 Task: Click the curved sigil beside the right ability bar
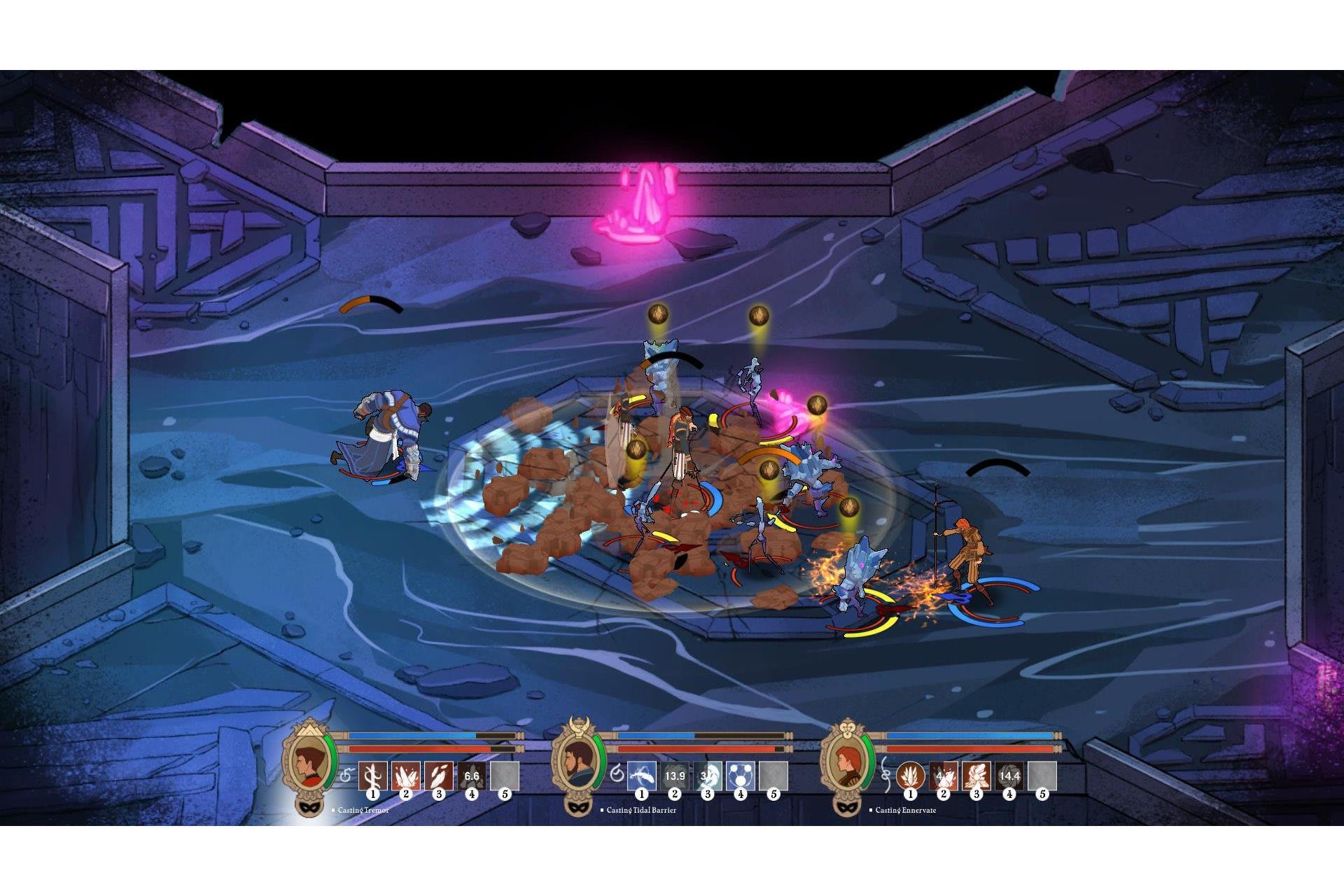886,776
